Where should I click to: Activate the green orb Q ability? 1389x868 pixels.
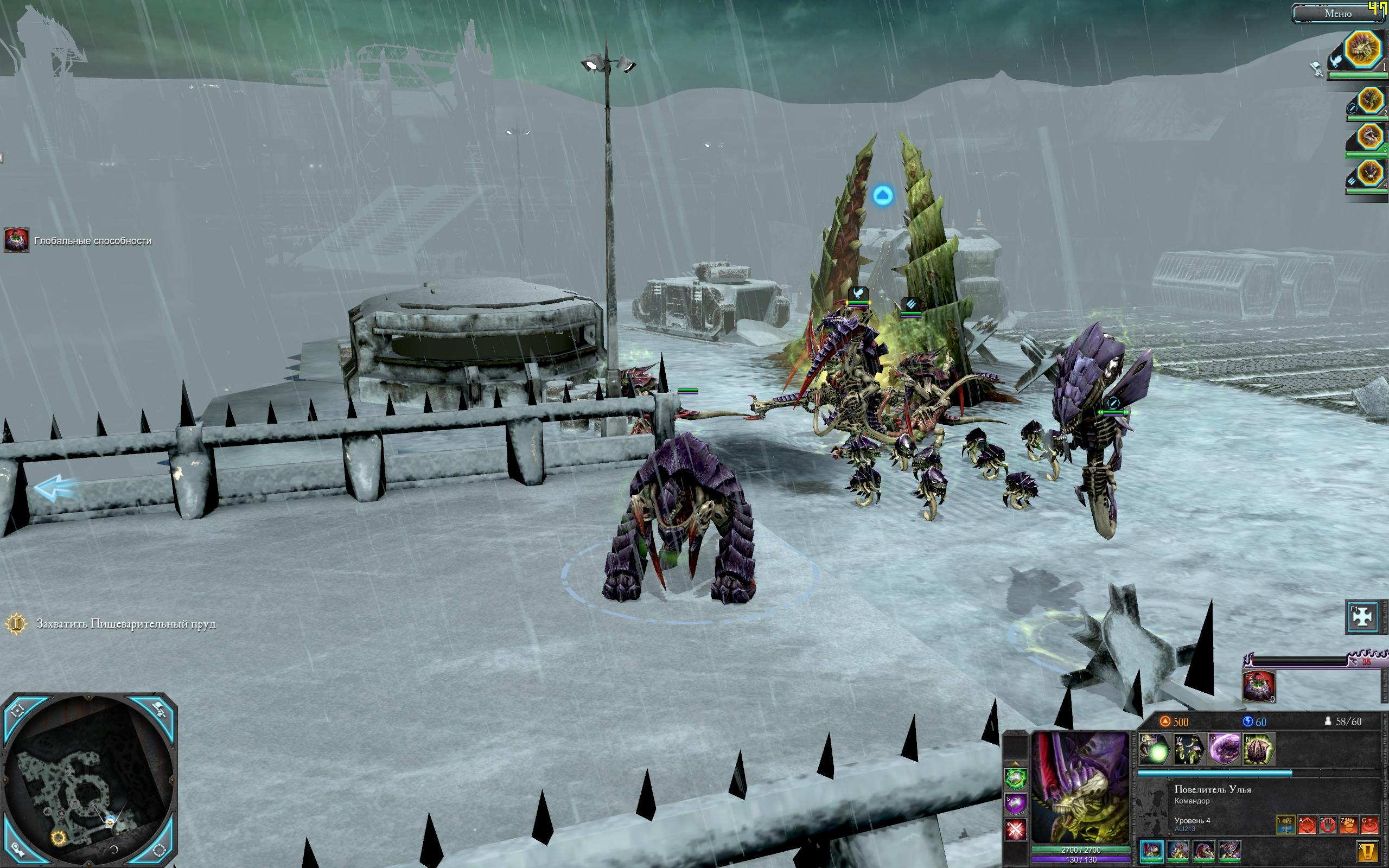(x=1155, y=749)
